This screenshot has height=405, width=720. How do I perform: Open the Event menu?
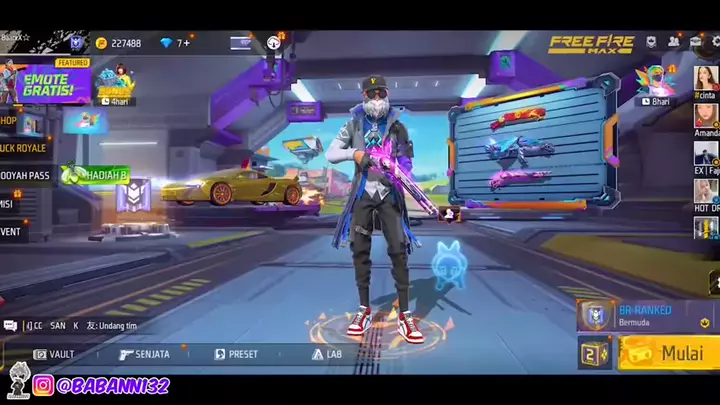coord(12,231)
